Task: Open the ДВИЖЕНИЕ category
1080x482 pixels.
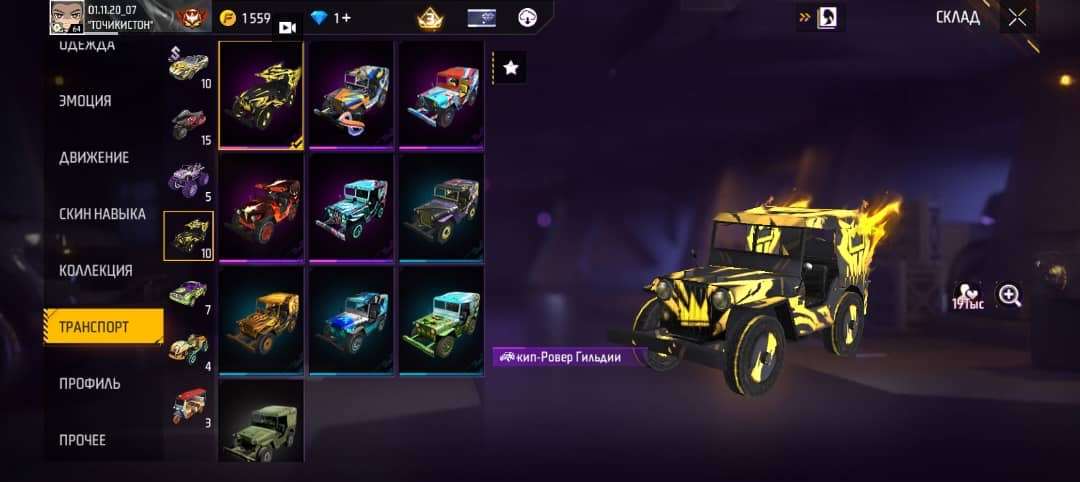Action: 94,158
